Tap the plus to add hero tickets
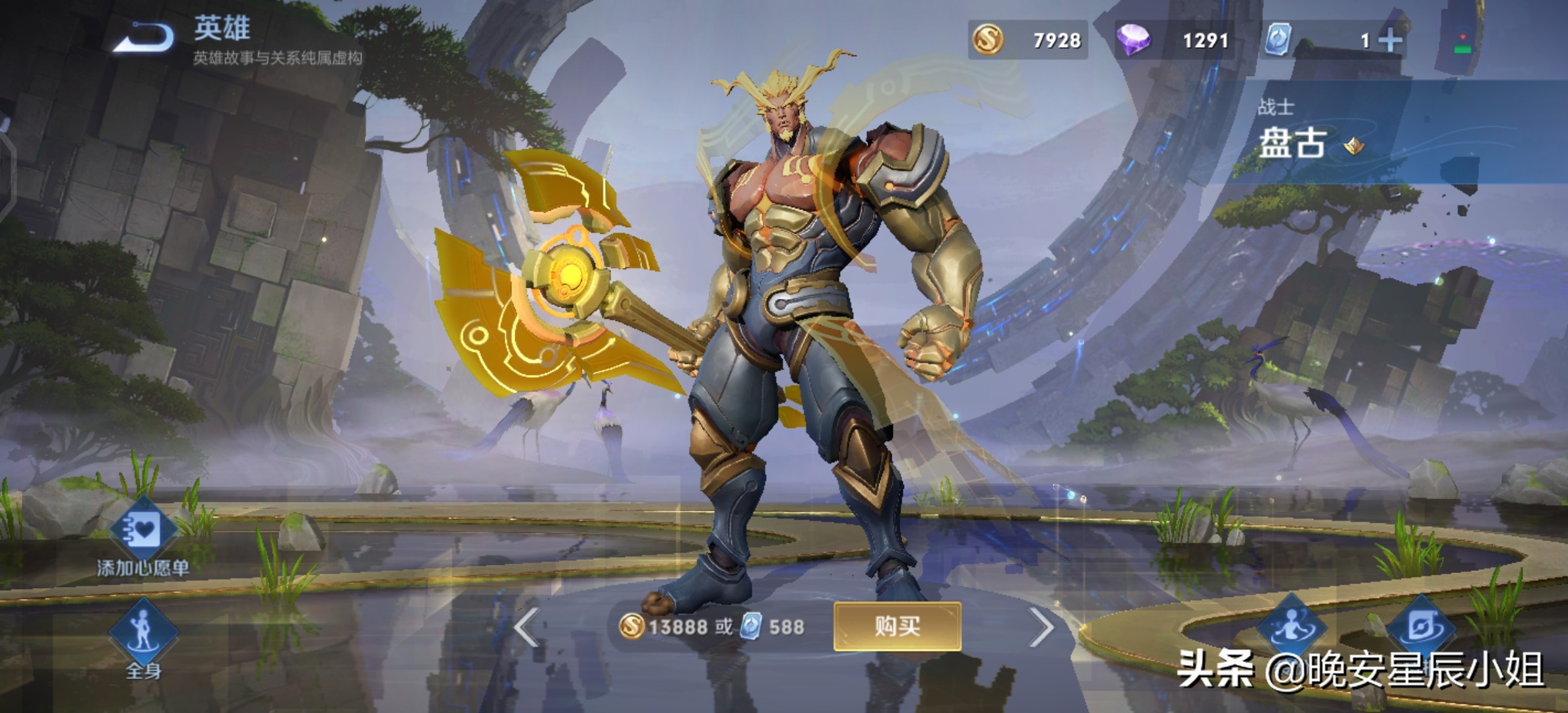This screenshot has width=1568, height=713. tap(1390, 41)
